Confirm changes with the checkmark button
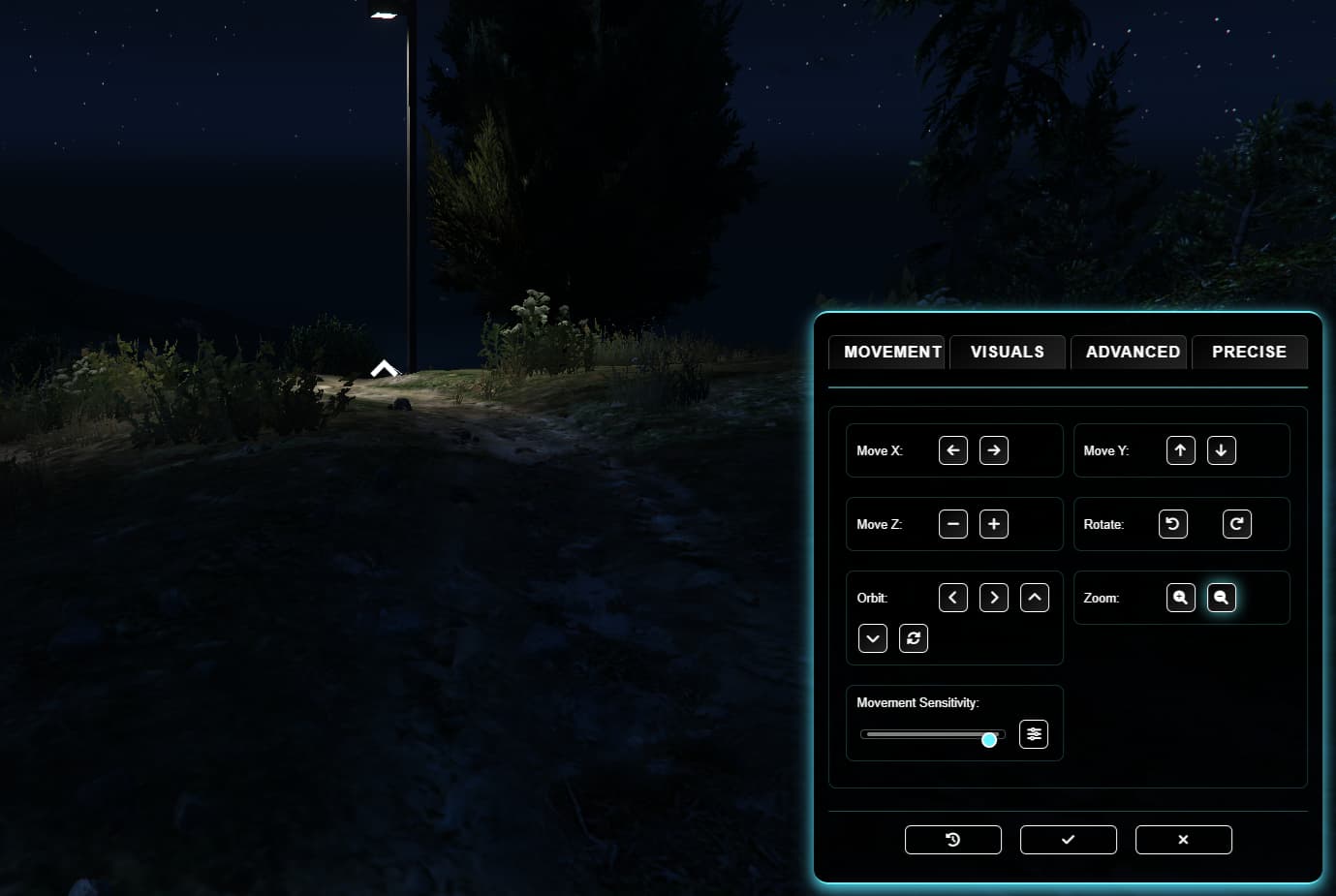Viewport: 1336px width, 896px height. point(1068,839)
